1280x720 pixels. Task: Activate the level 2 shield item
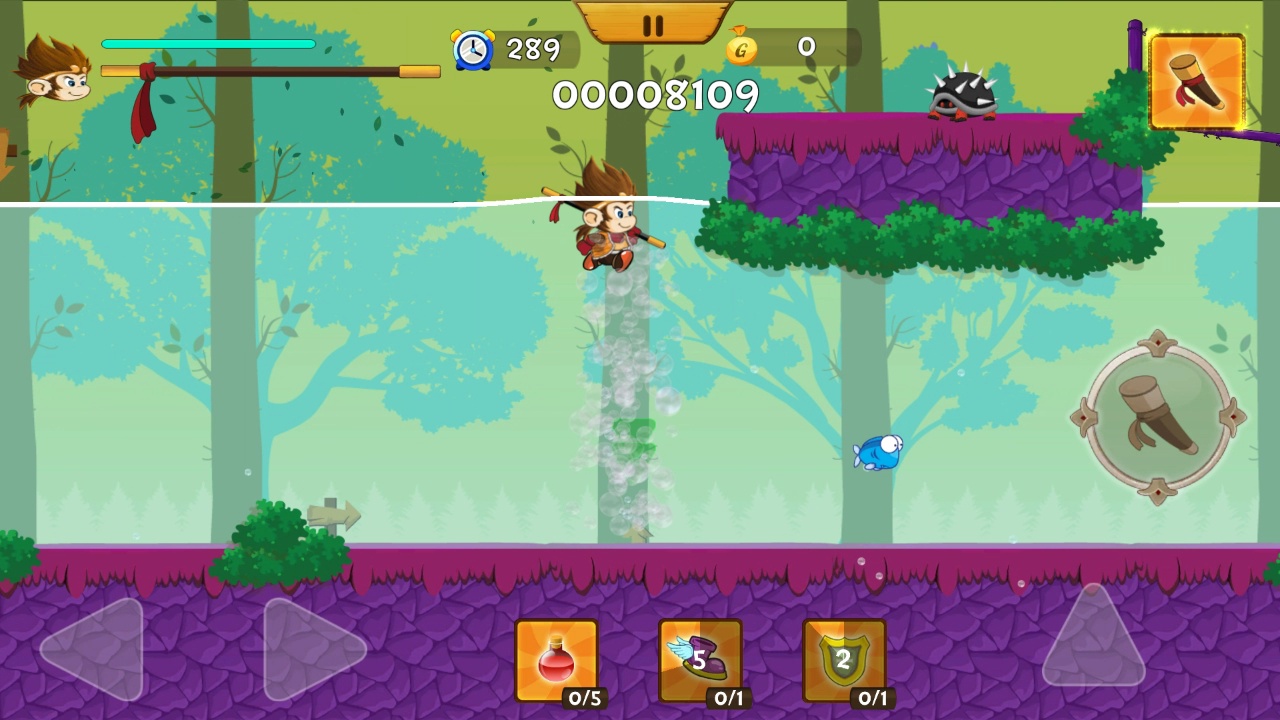point(845,658)
